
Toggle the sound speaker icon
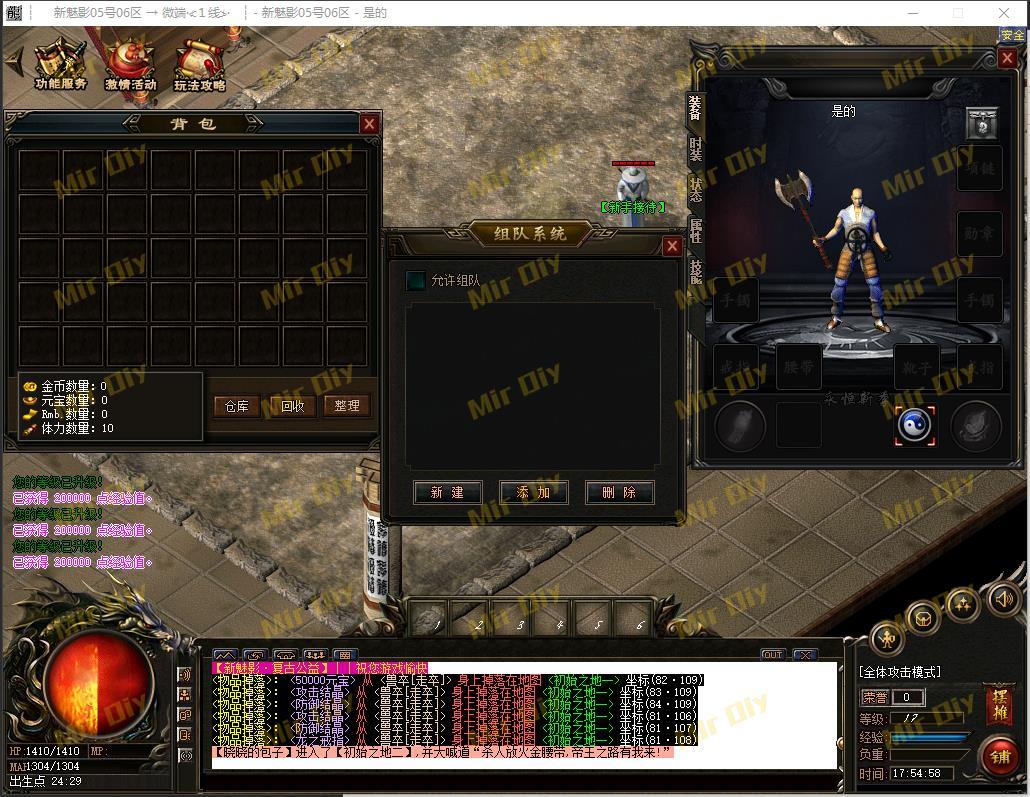pos(1003,599)
